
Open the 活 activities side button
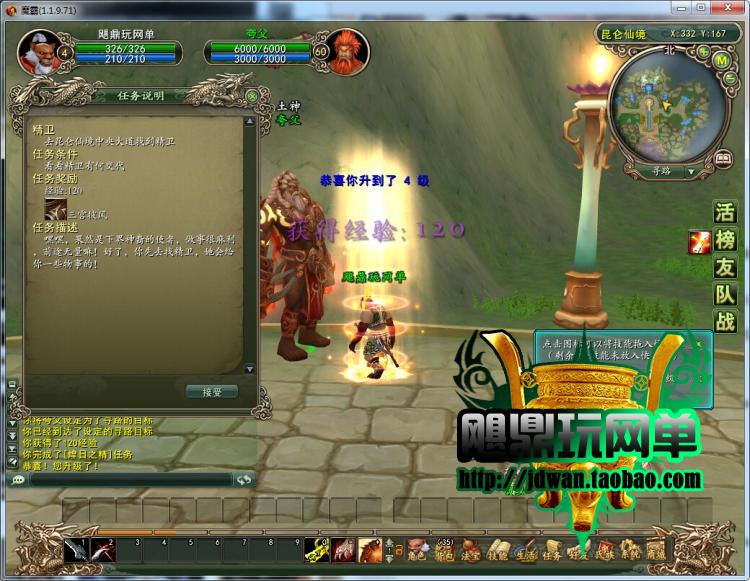(x=725, y=213)
